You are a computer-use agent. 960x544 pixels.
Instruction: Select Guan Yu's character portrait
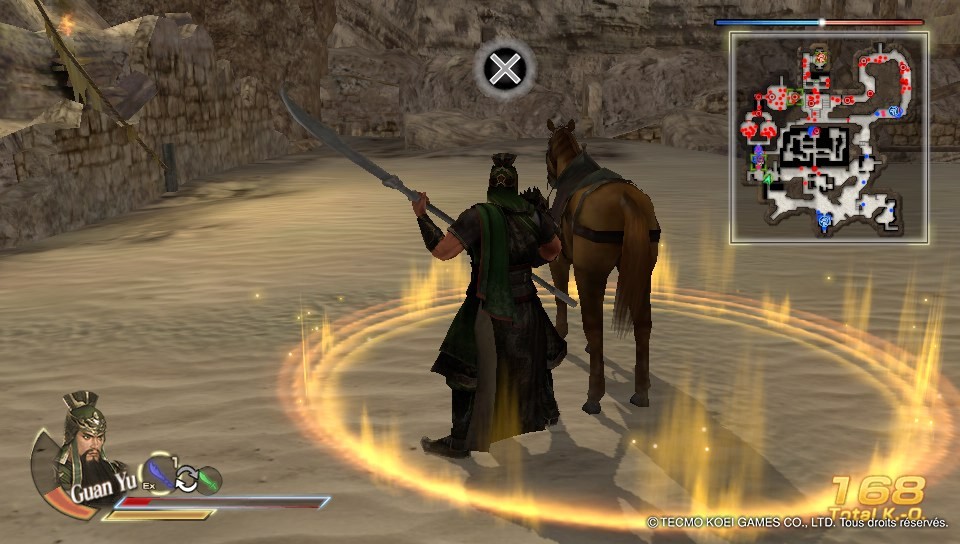[79, 440]
